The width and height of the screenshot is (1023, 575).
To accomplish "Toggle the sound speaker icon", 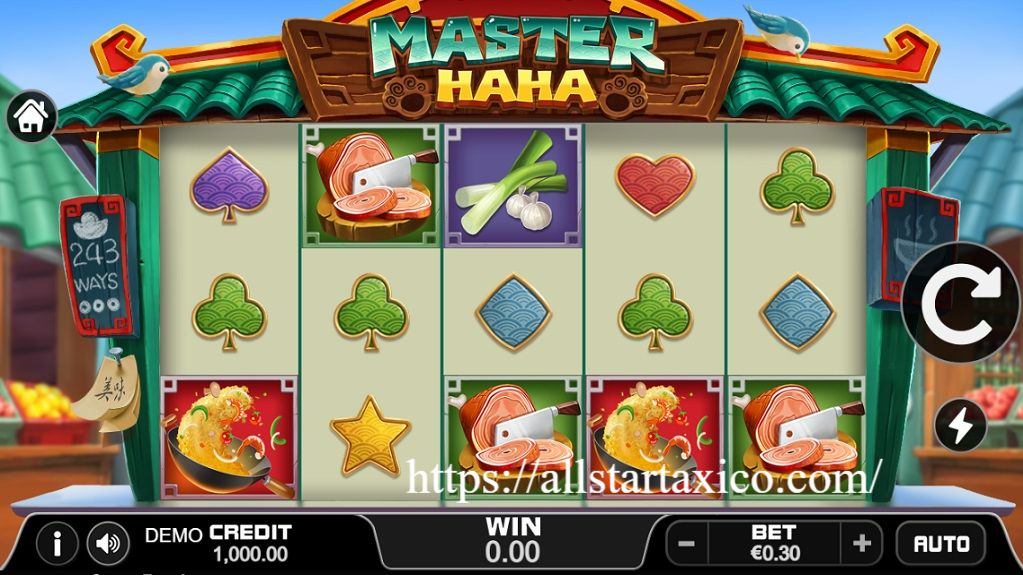I will pos(108,544).
